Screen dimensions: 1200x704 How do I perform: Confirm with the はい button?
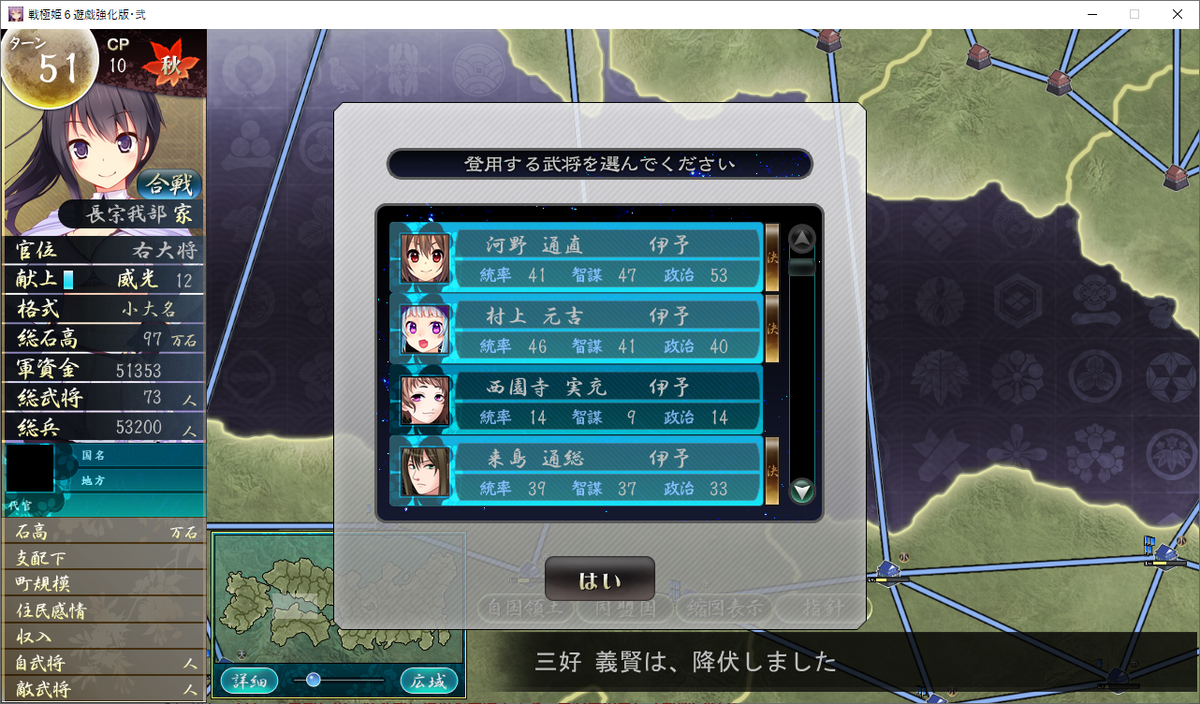pyautogui.click(x=599, y=580)
